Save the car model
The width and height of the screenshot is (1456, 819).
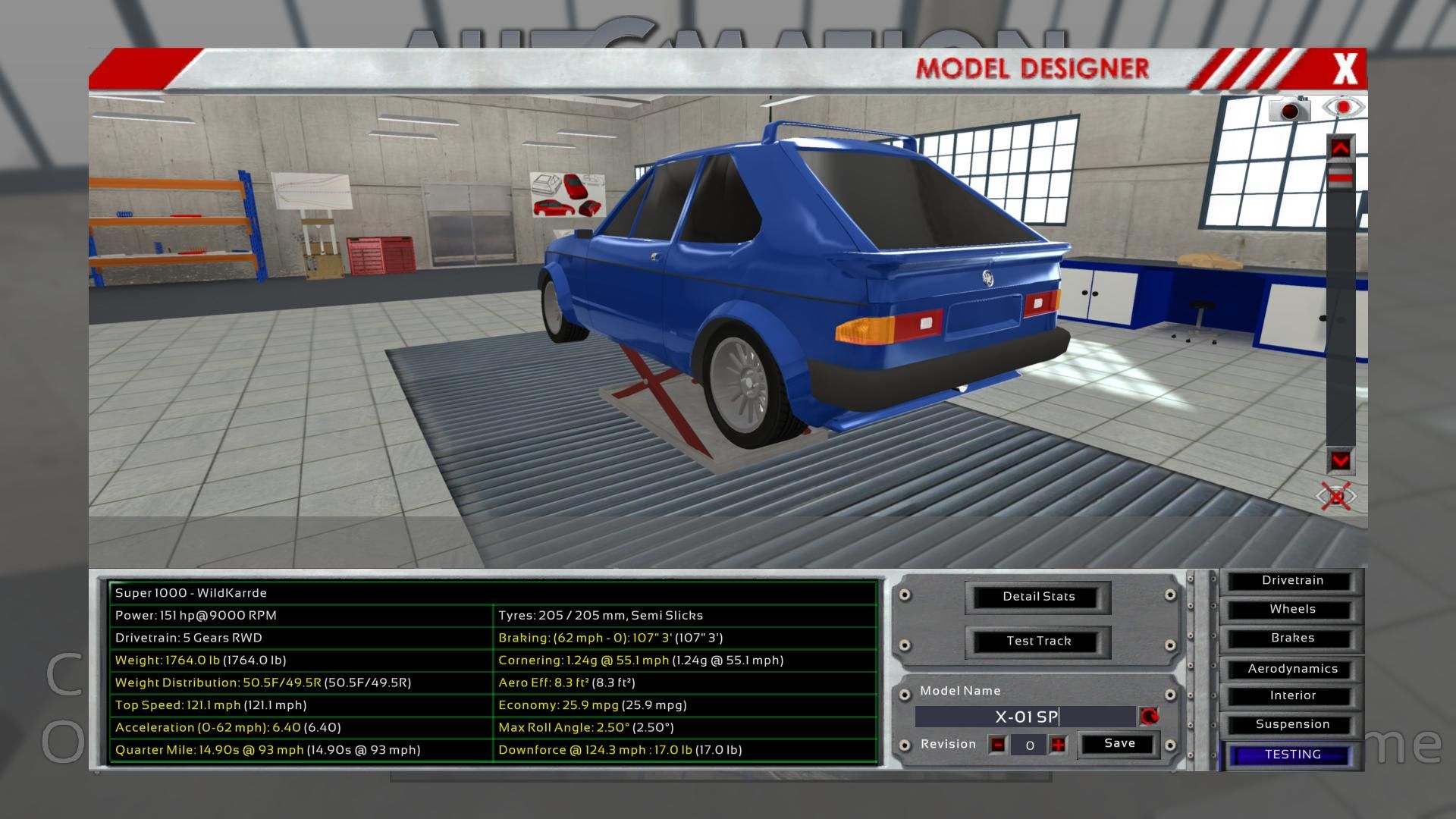click(1119, 744)
